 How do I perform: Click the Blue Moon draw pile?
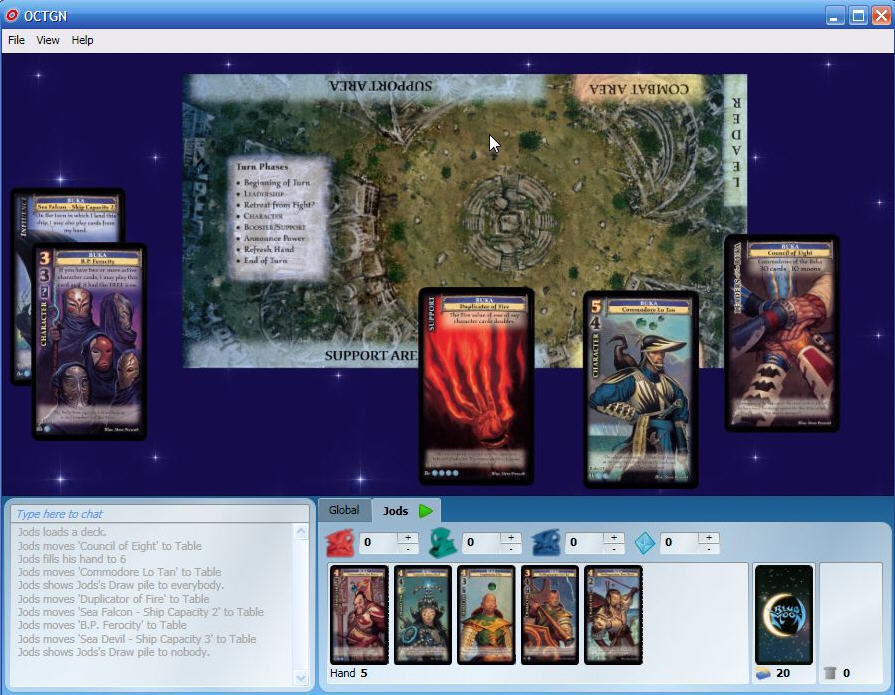[x=784, y=614]
